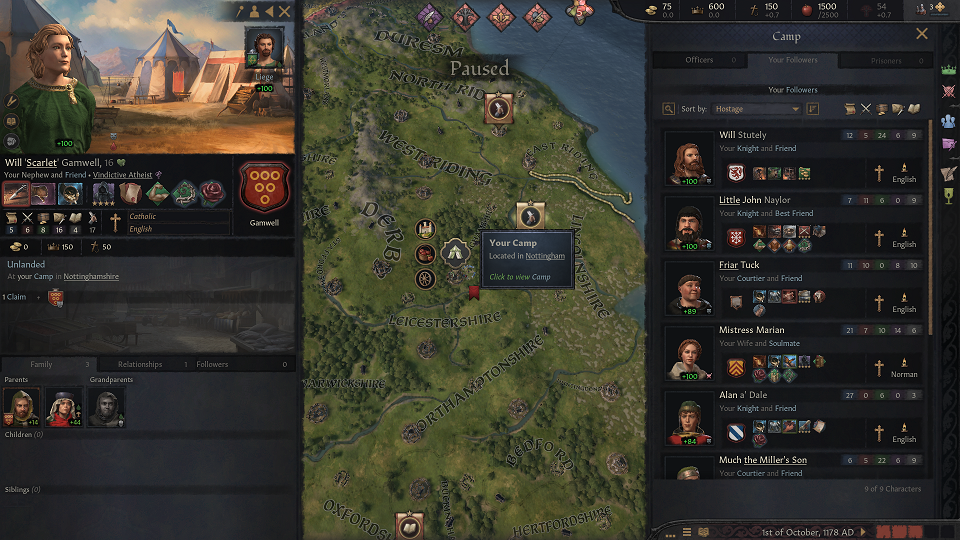Screen dimensions: 960x540
Task: Click the Your Camp tent map marker
Action: (456, 250)
